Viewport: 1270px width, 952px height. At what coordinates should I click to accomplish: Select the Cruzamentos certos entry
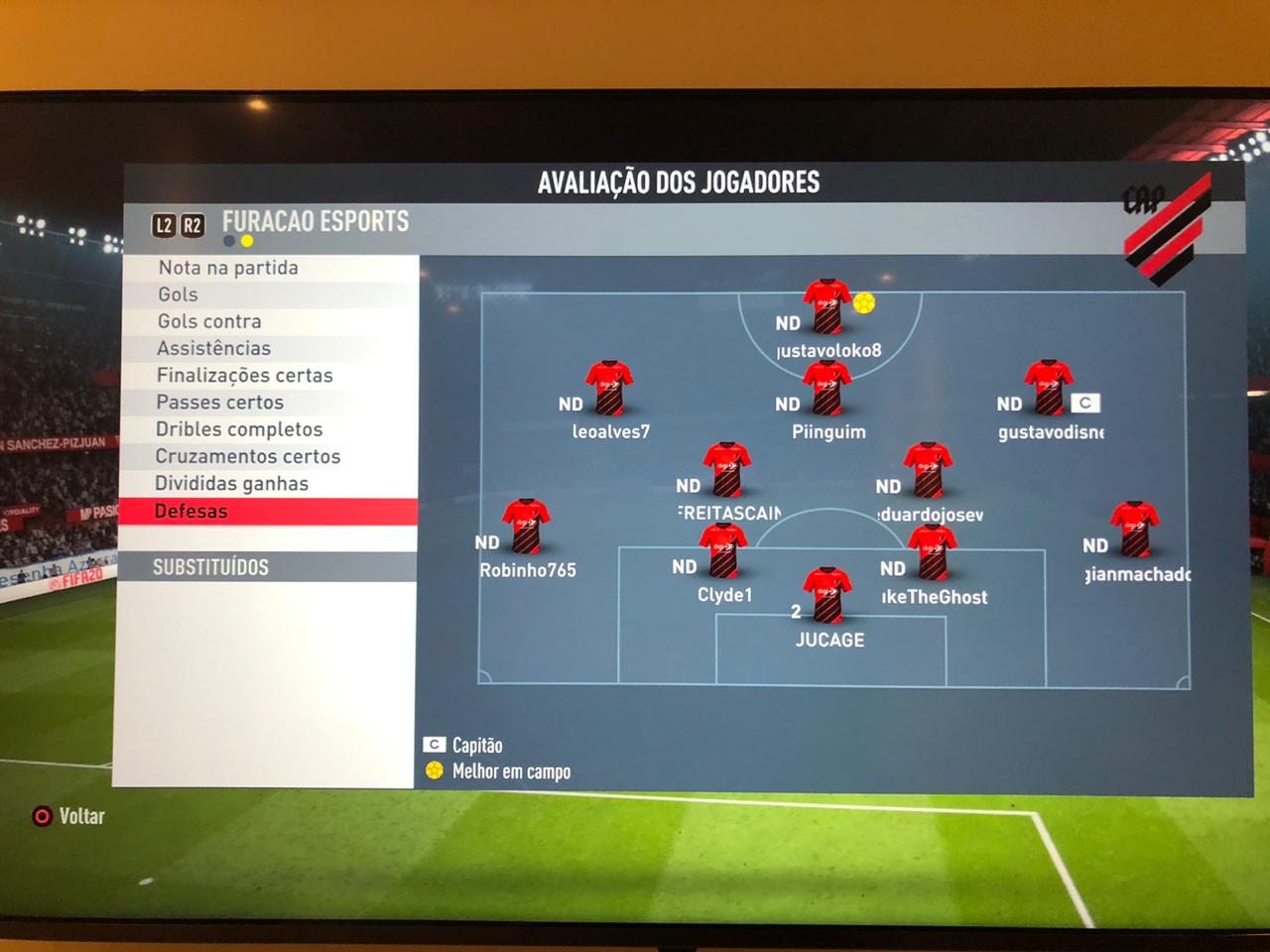pyautogui.click(x=247, y=456)
